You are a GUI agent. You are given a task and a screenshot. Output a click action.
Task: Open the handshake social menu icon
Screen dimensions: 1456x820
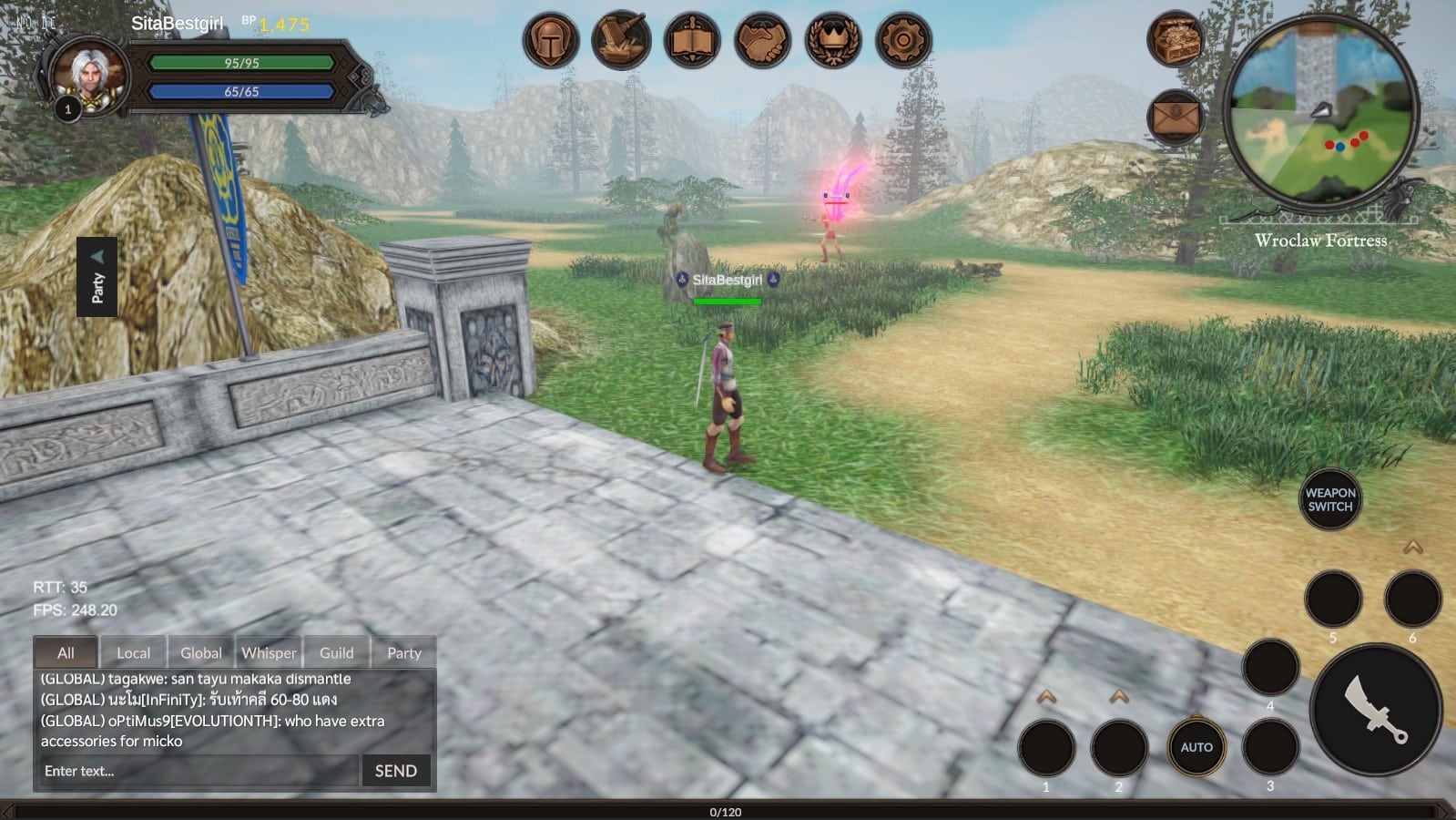[x=762, y=40]
